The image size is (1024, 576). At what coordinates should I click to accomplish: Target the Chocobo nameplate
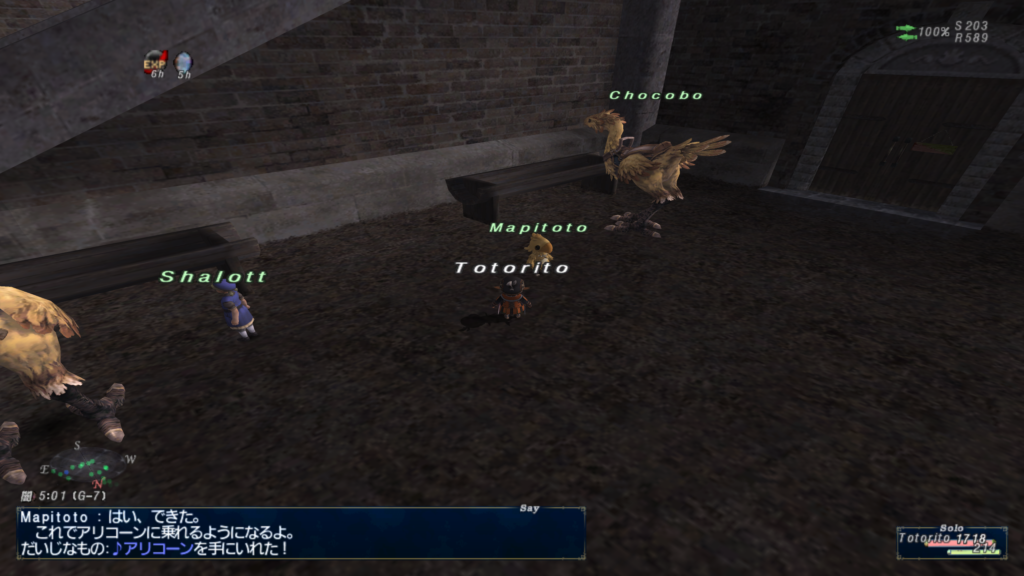click(656, 96)
